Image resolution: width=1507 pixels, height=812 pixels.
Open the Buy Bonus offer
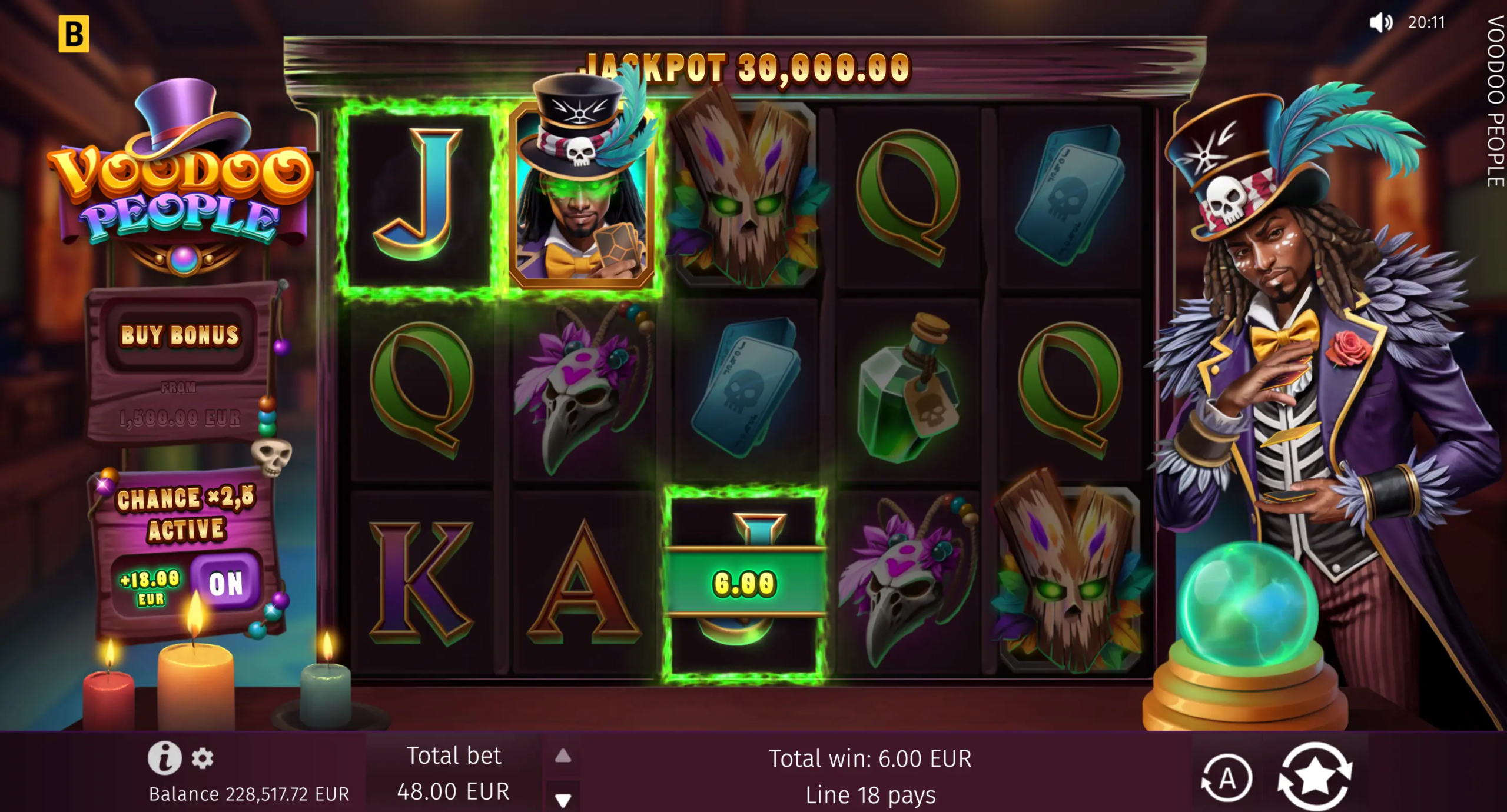[x=180, y=335]
